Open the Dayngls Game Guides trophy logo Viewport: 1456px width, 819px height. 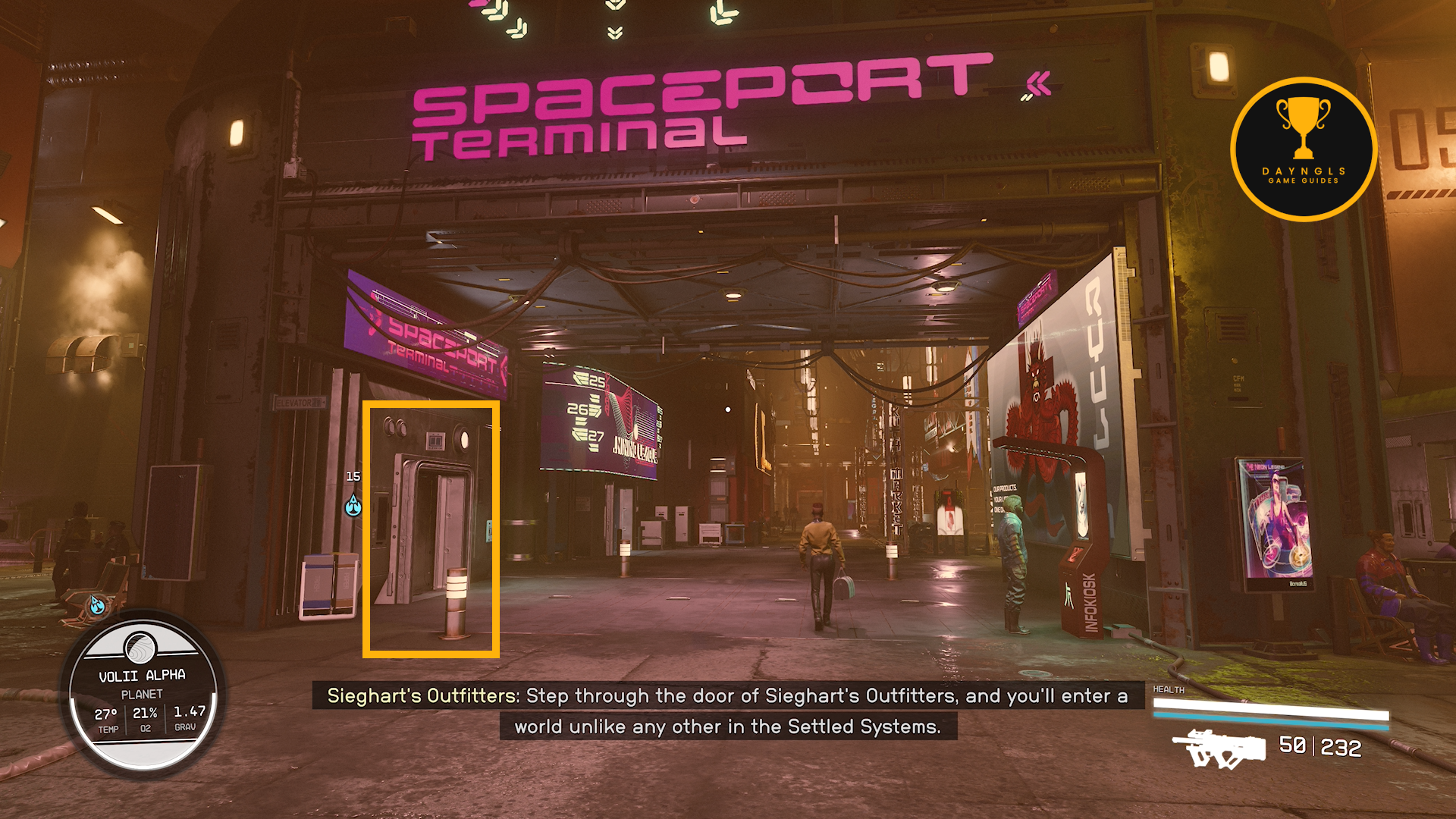[x=1304, y=149]
